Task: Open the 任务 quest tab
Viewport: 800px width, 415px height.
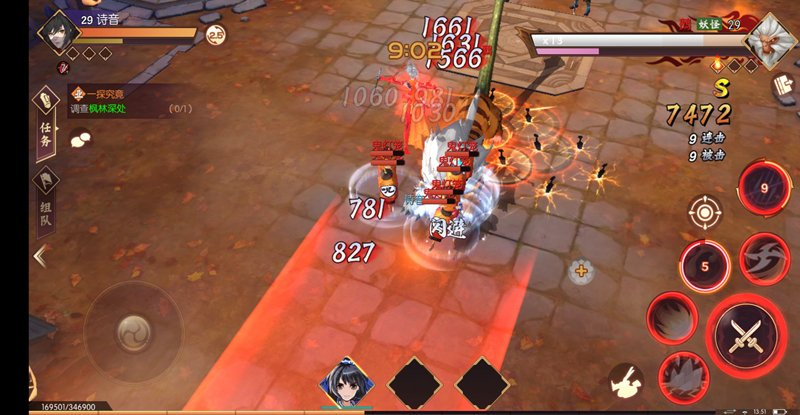Action: [x=45, y=119]
